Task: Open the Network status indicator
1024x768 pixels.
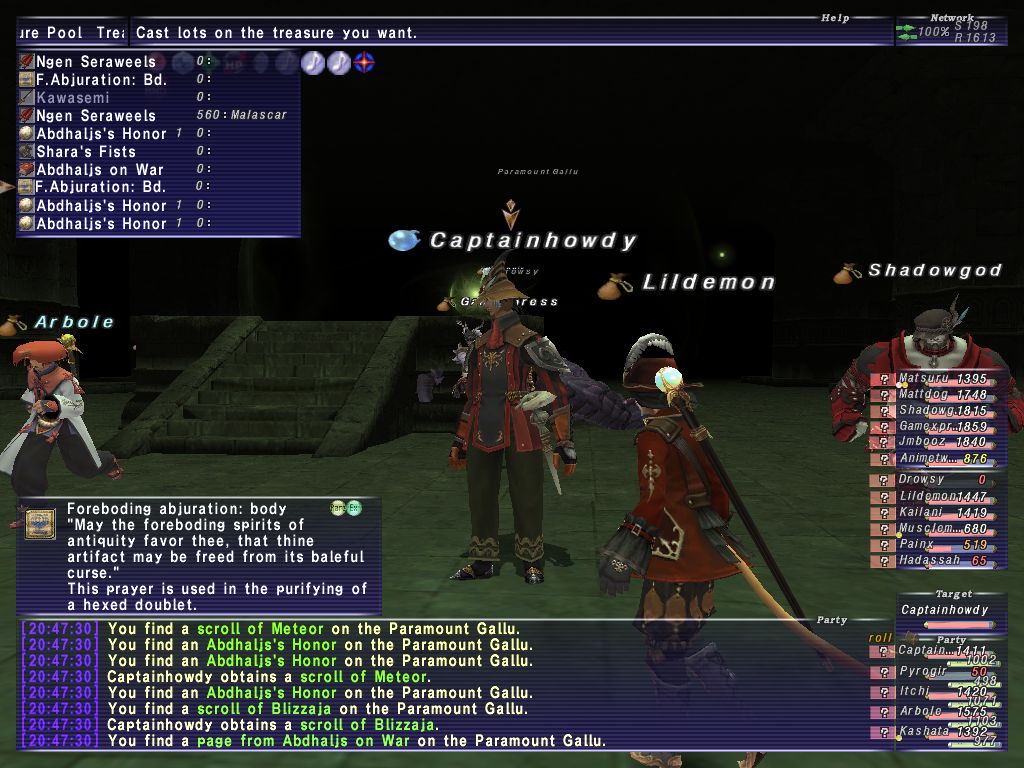Action: coord(950,31)
